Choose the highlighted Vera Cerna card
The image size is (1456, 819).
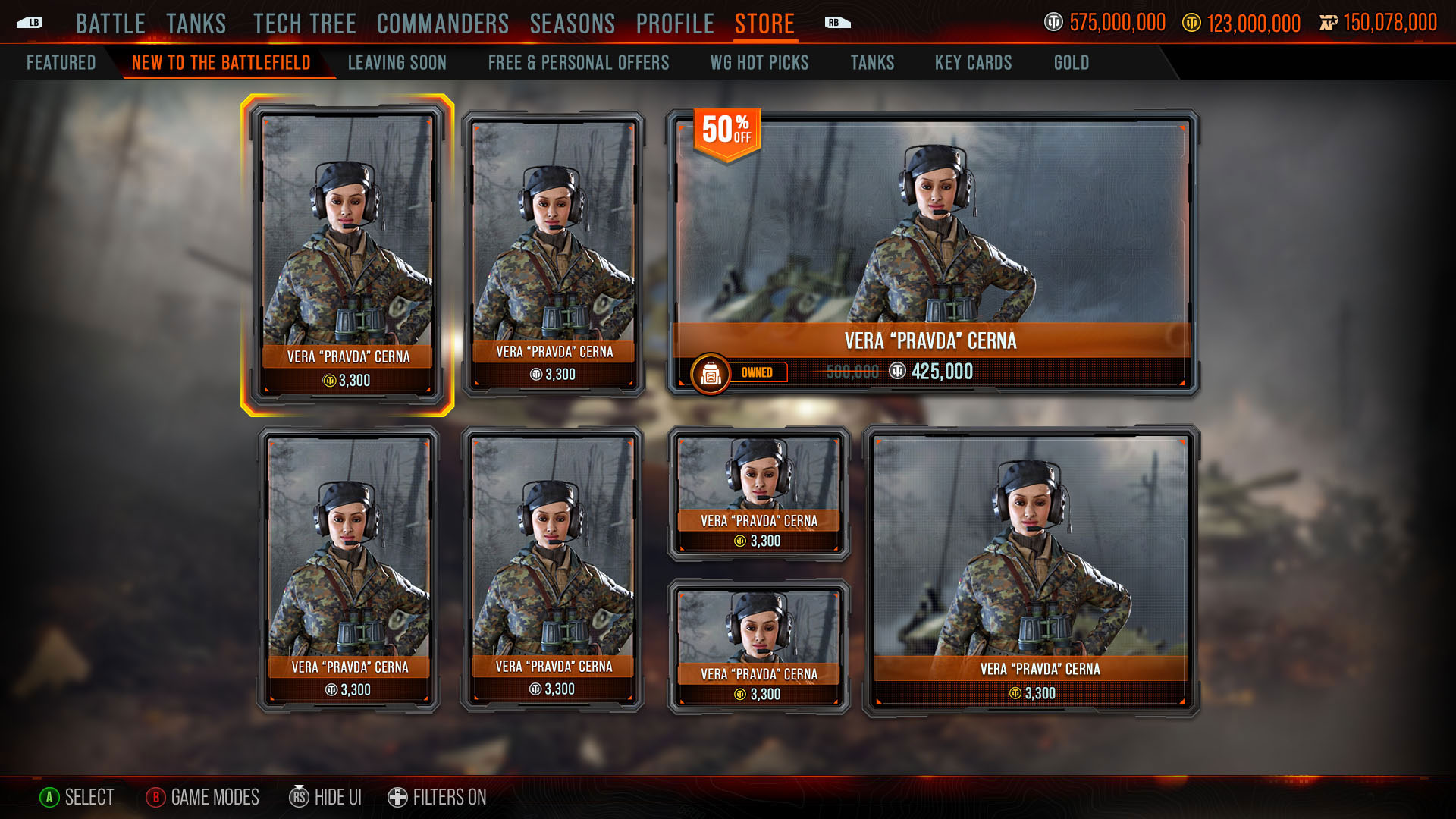coord(347,255)
